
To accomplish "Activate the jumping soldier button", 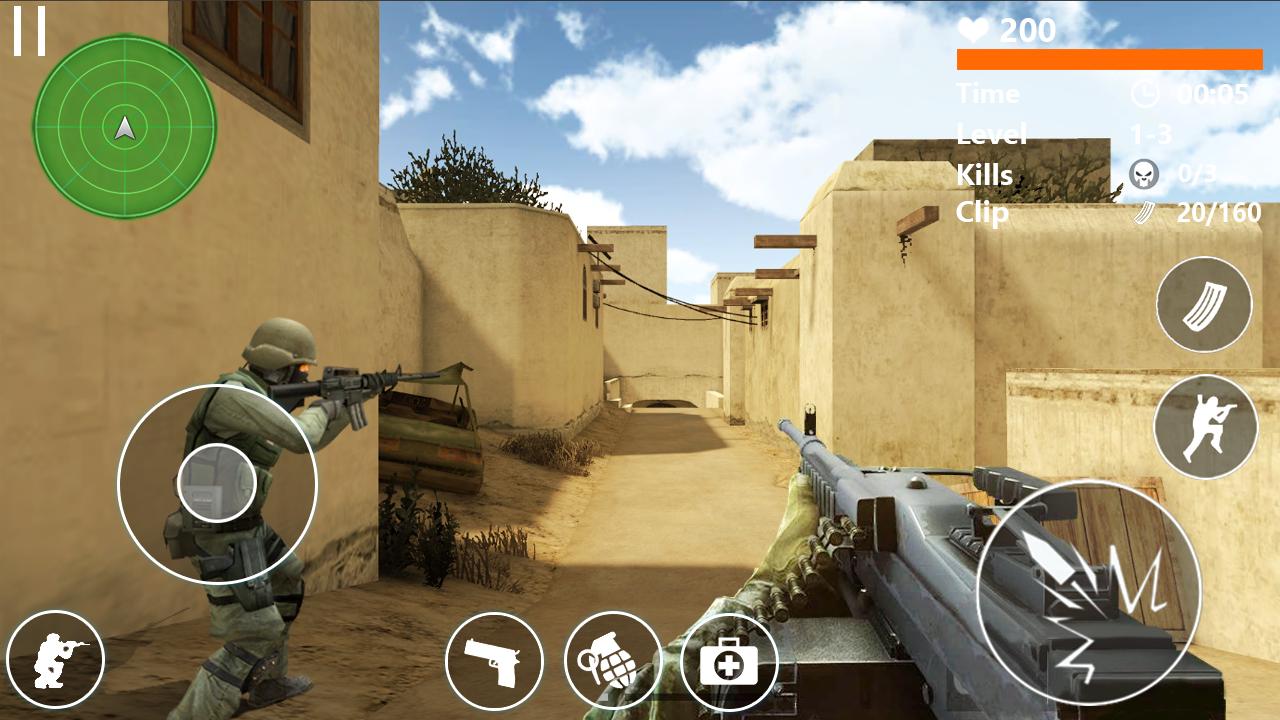I will click(1205, 427).
